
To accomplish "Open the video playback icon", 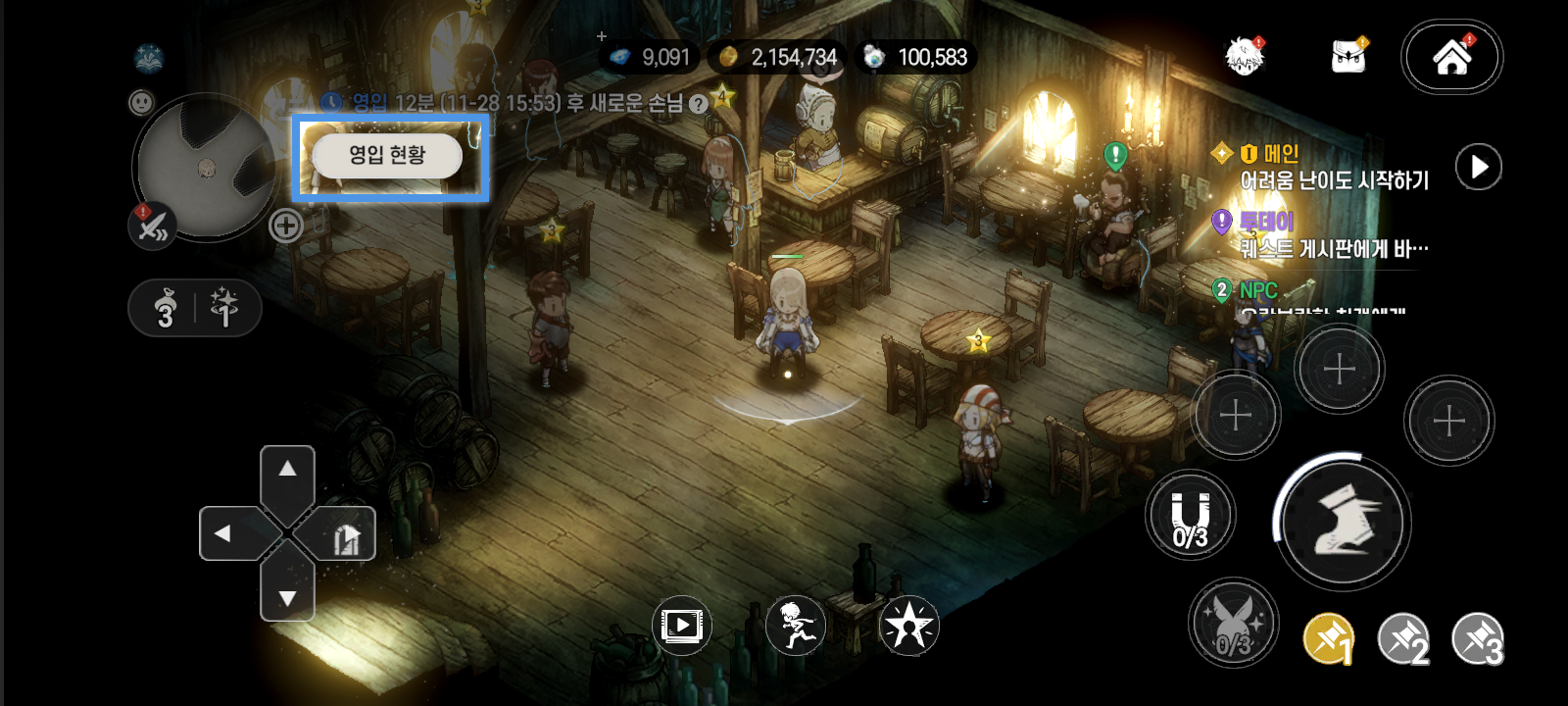I will click(x=681, y=626).
